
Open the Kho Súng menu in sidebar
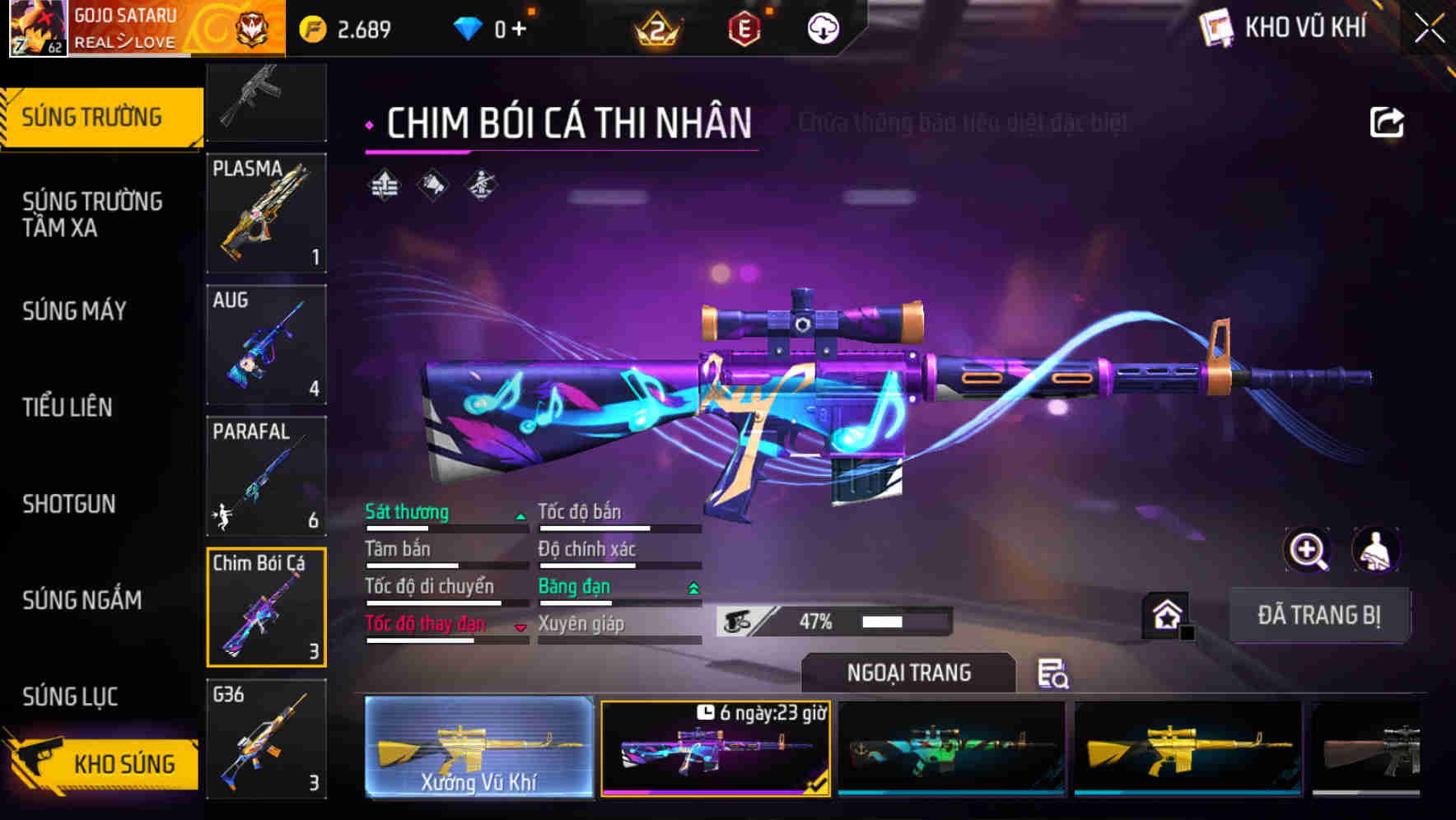click(x=120, y=763)
